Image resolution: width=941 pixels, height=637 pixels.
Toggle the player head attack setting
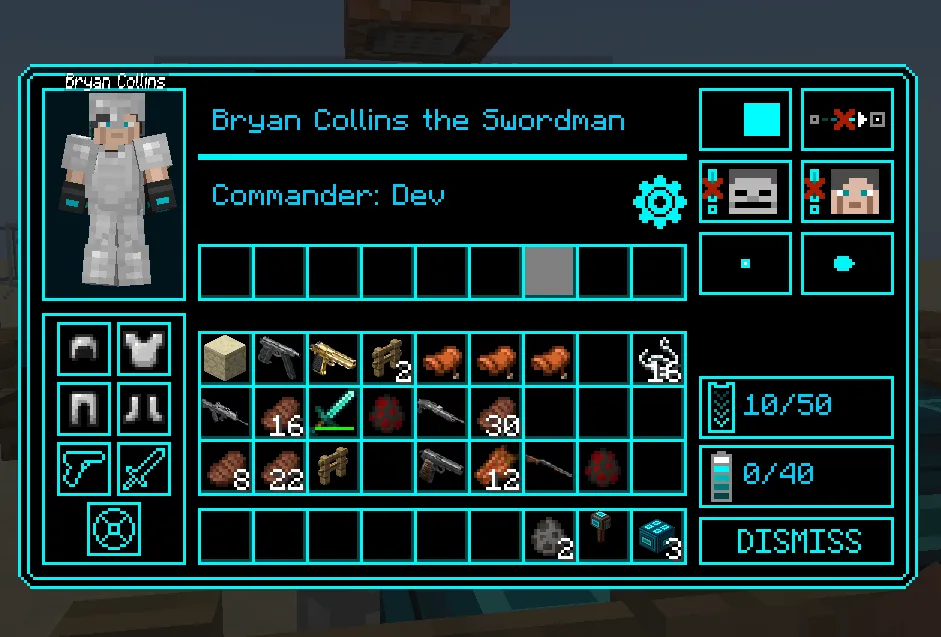(x=848, y=191)
